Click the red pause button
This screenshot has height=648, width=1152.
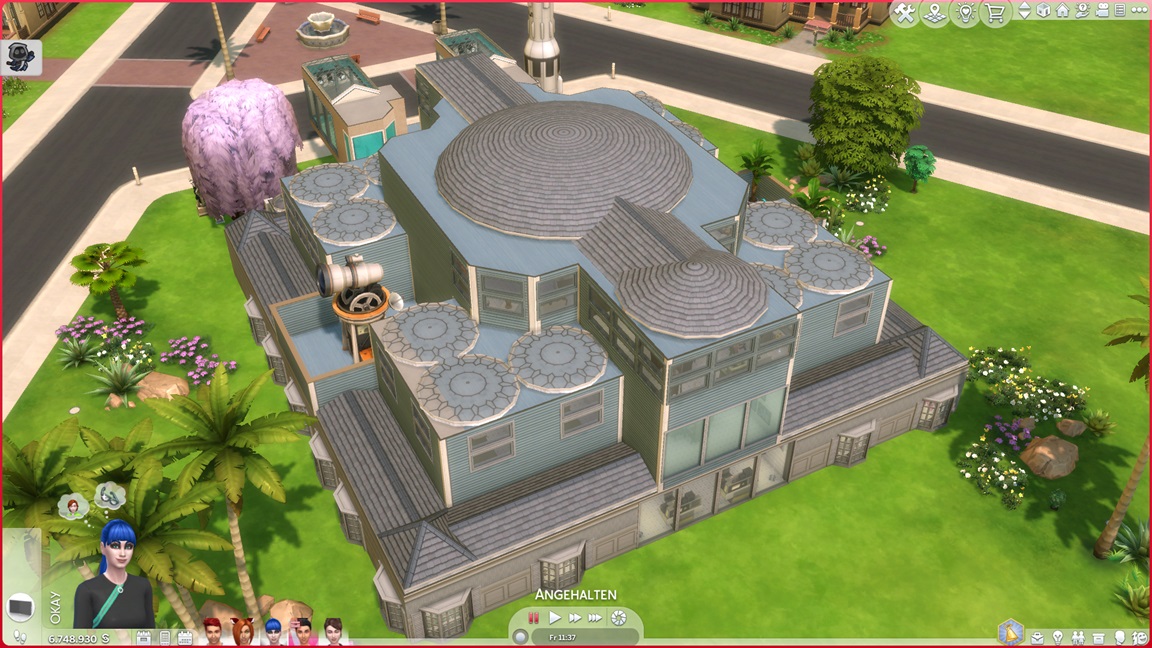[534, 618]
